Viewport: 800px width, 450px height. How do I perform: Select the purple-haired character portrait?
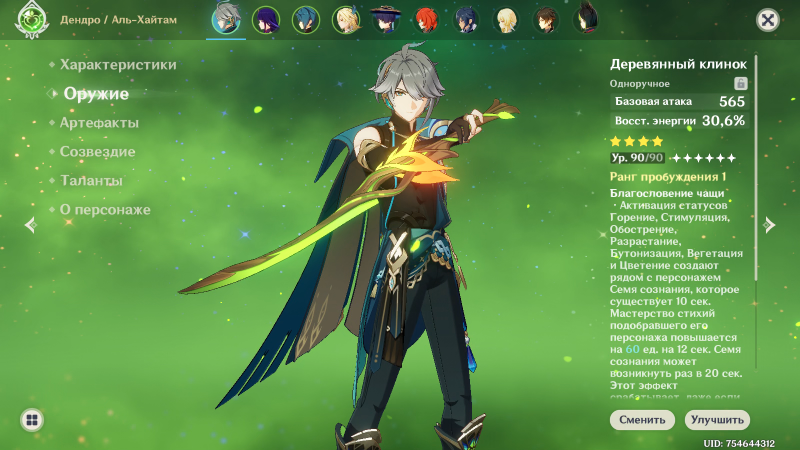(265, 20)
